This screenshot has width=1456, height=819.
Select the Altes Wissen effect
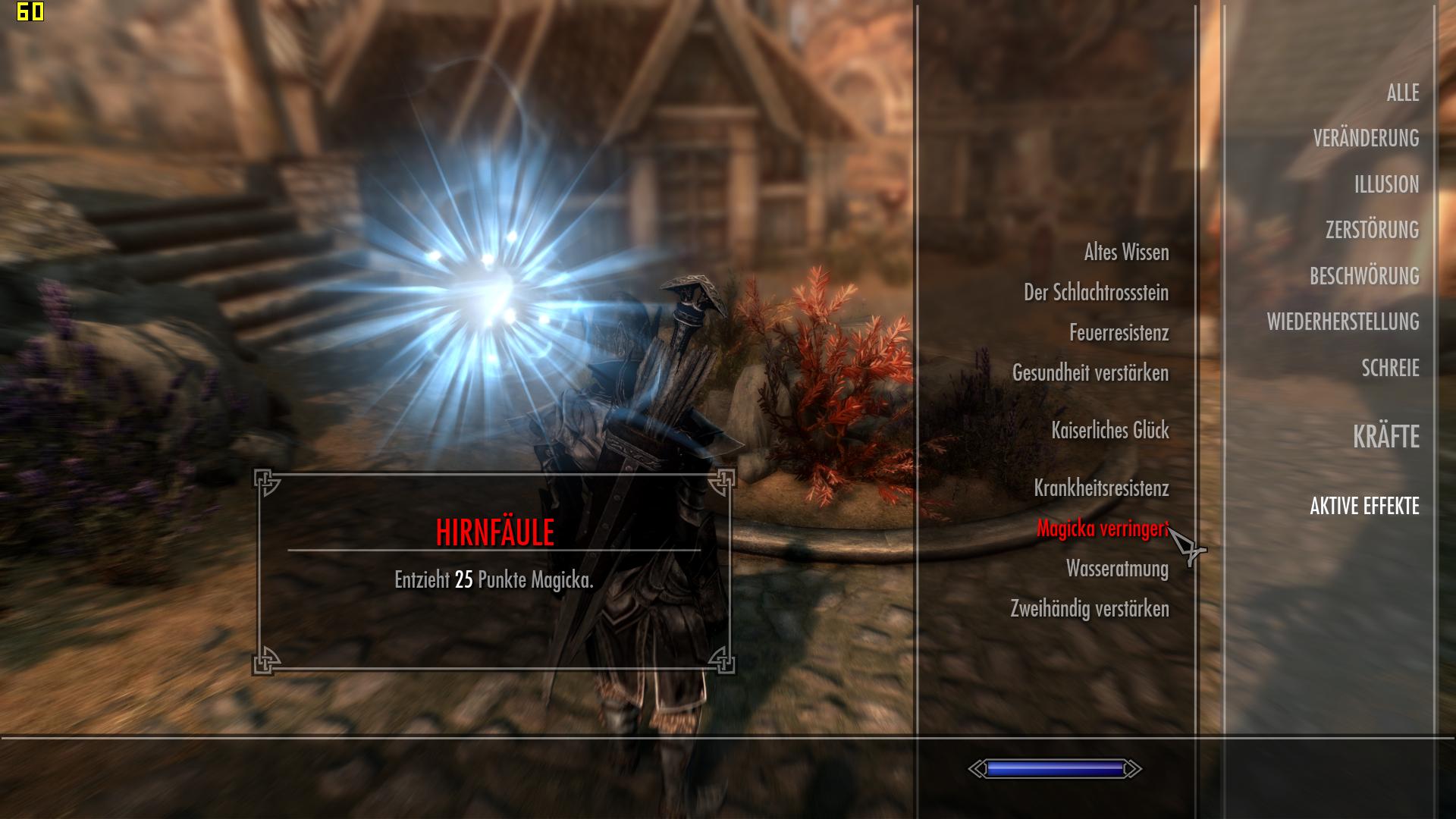(x=1126, y=253)
